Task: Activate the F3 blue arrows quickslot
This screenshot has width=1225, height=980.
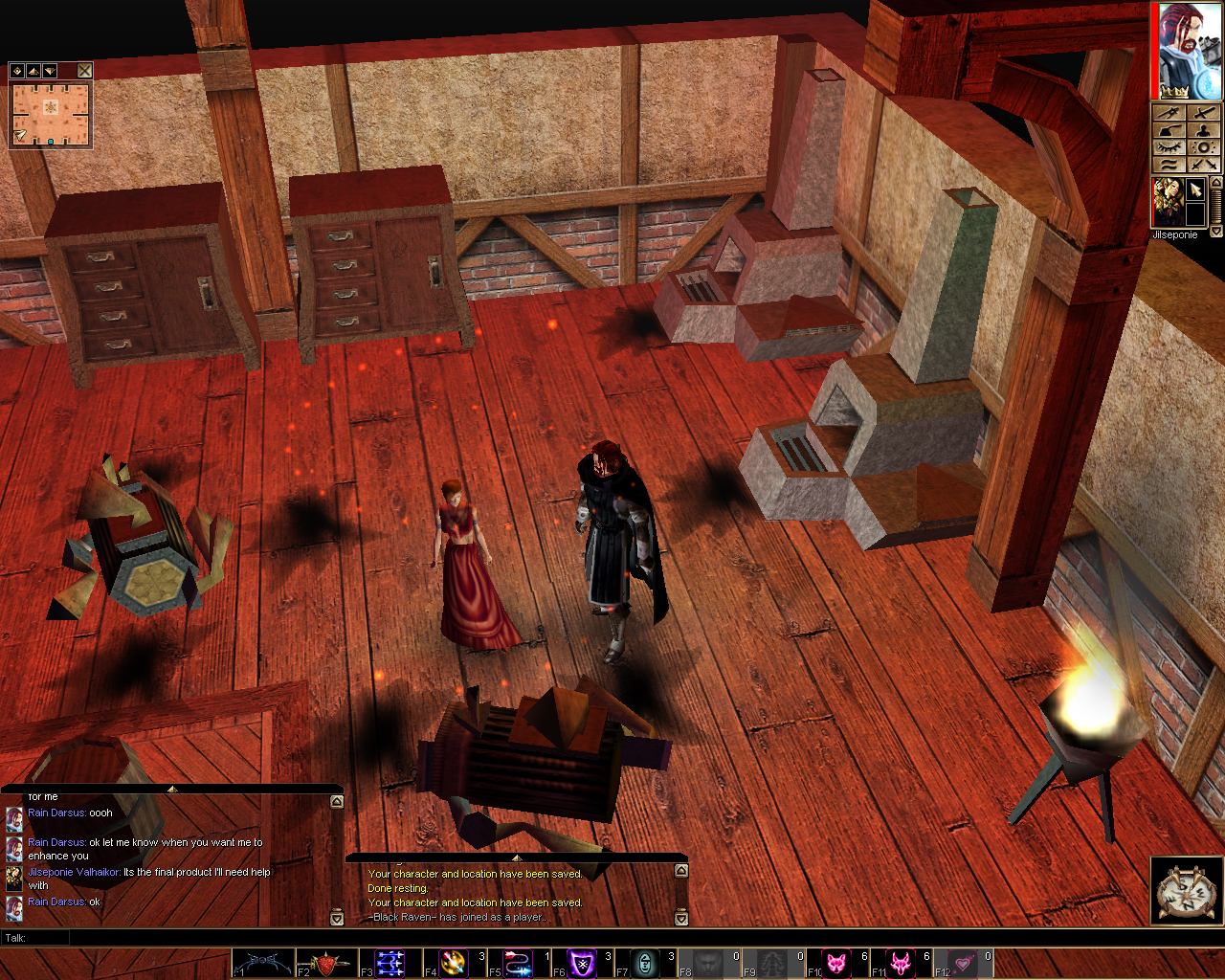Action: point(390,963)
